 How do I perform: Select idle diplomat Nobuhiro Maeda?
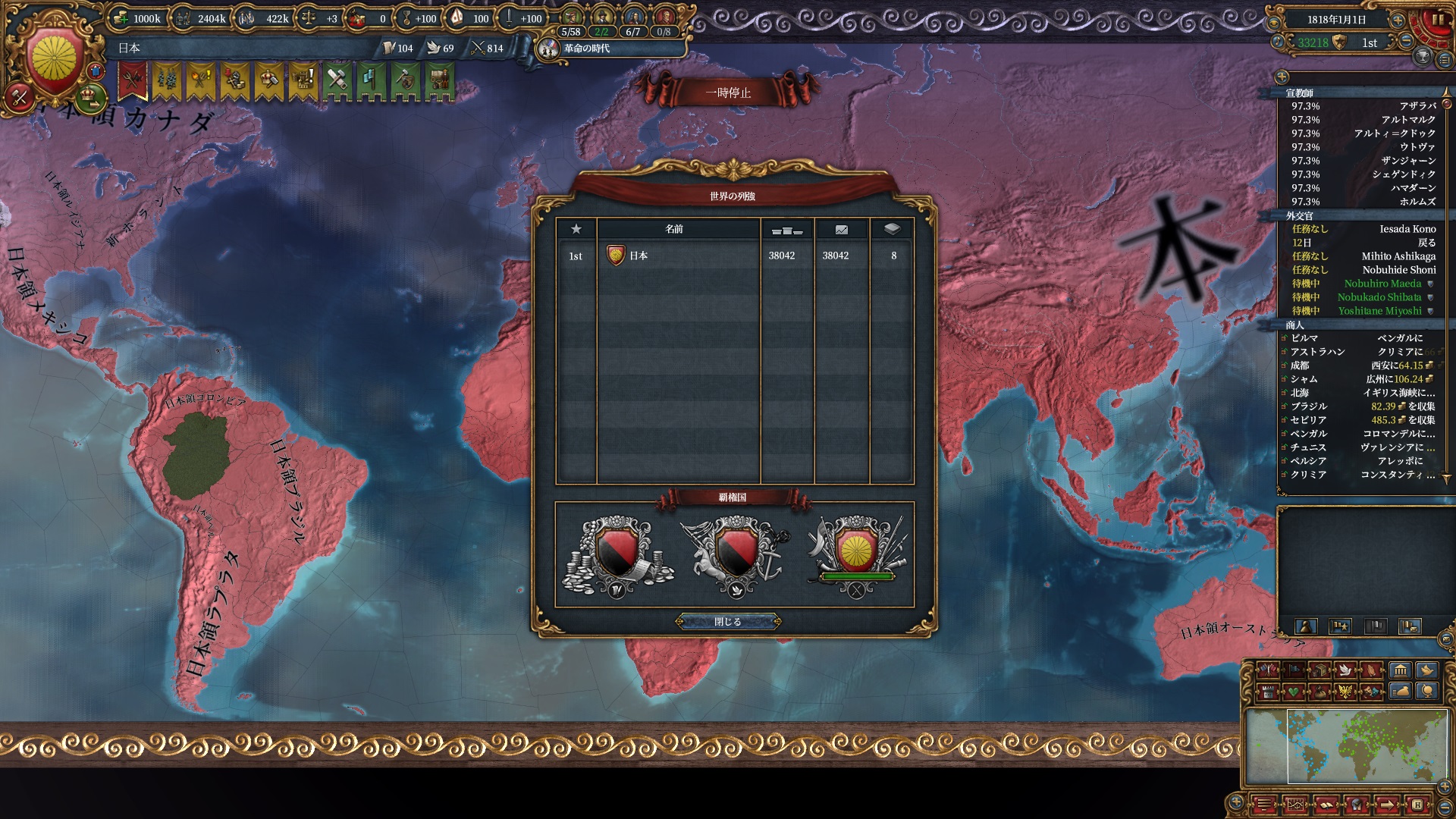(1382, 284)
